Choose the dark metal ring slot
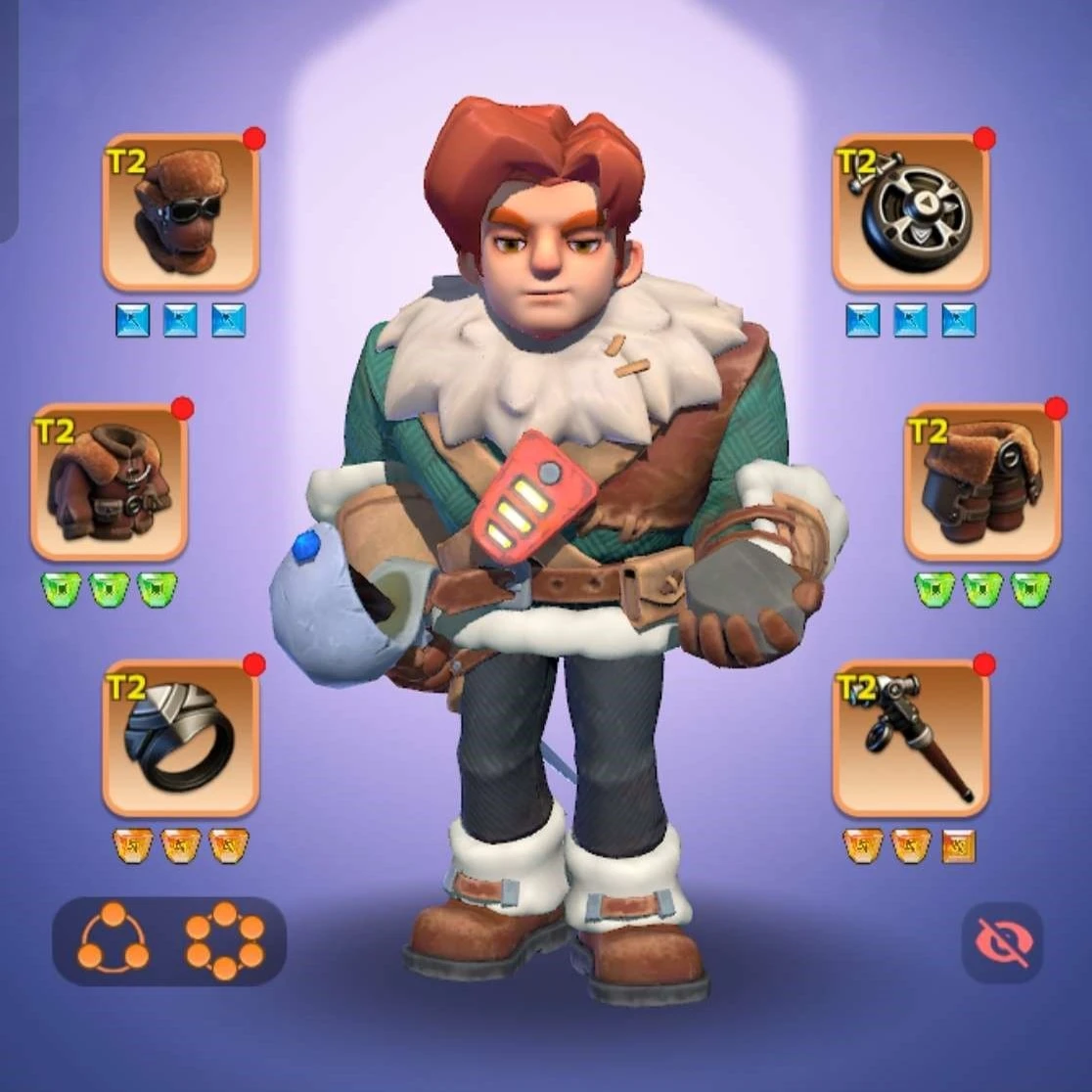1092x1092 pixels. [181, 739]
